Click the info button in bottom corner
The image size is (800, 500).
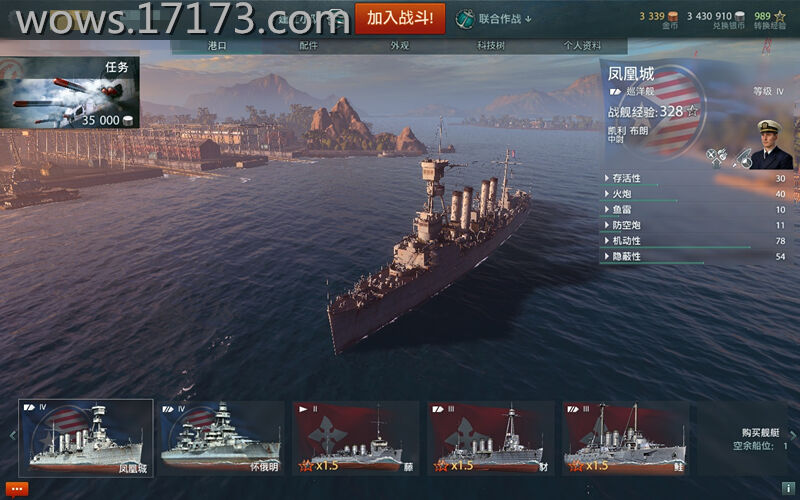click(x=788, y=487)
